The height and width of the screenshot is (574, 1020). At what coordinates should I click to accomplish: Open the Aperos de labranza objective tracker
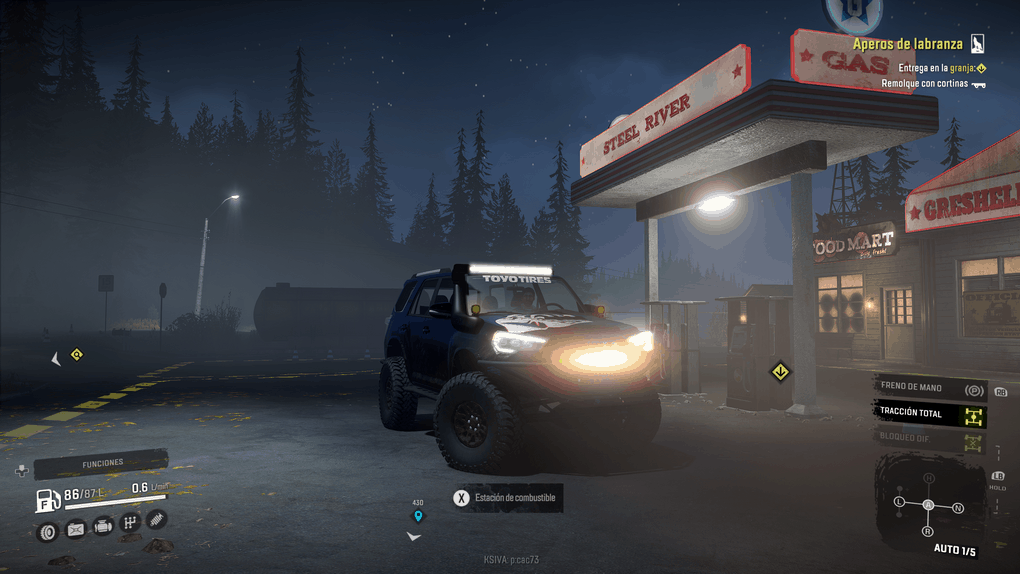click(x=907, y=44)
